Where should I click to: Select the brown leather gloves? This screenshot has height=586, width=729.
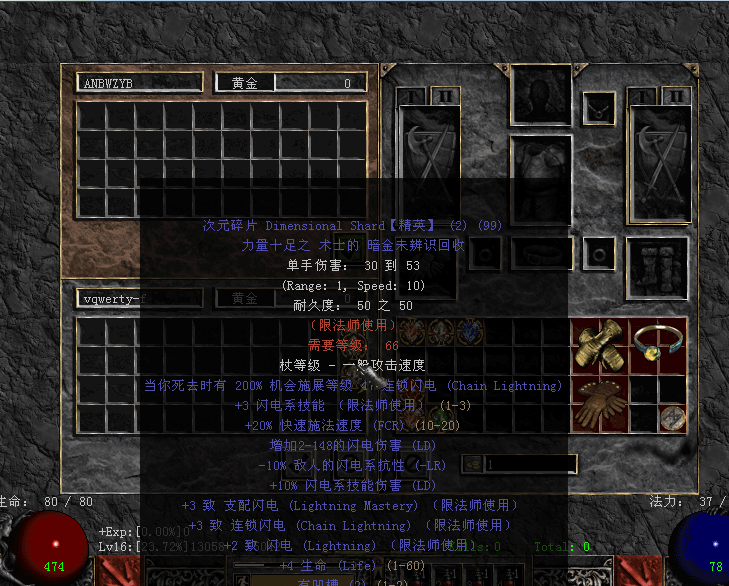click(600, 404)
